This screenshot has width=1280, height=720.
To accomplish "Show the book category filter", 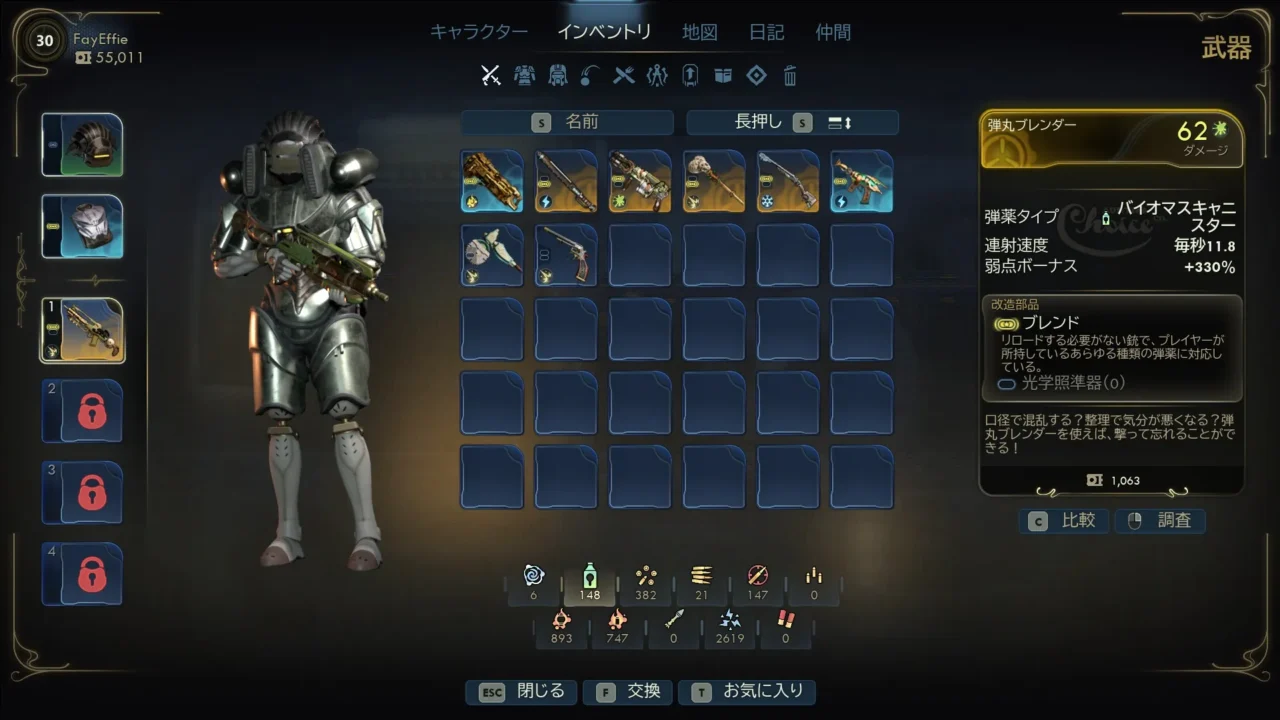I will 723,75.
